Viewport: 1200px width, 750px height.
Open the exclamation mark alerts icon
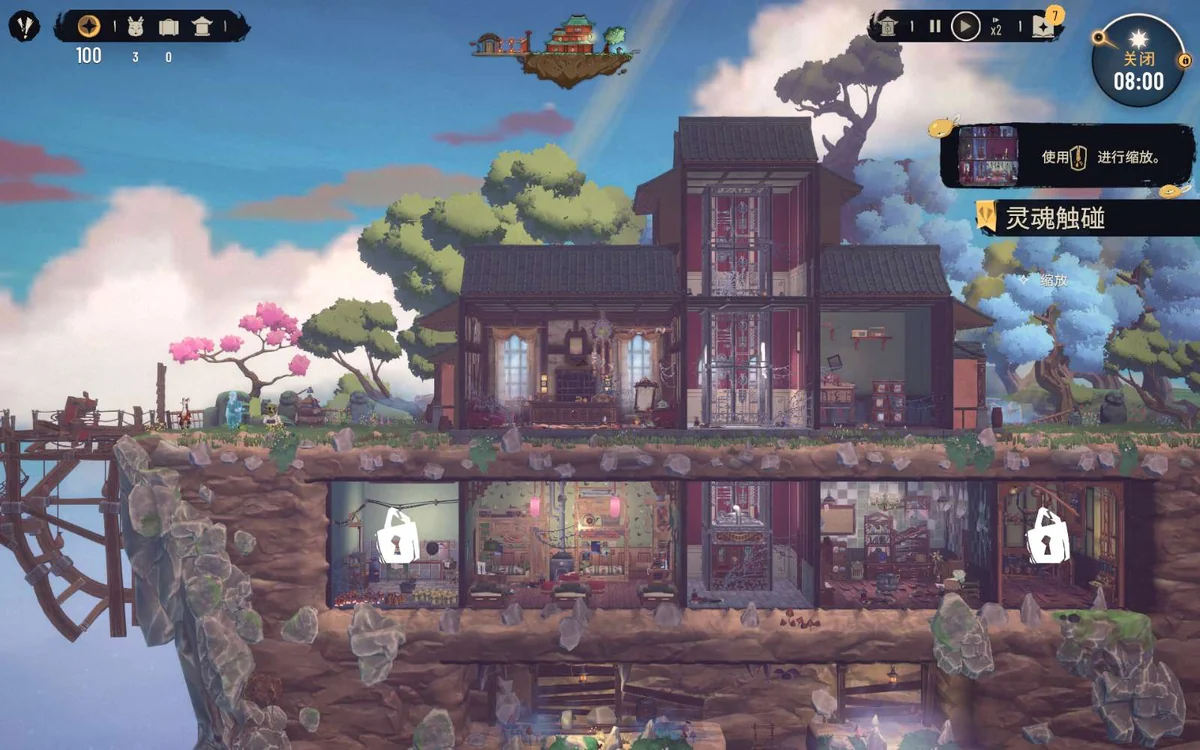click(x=24, y=25)
